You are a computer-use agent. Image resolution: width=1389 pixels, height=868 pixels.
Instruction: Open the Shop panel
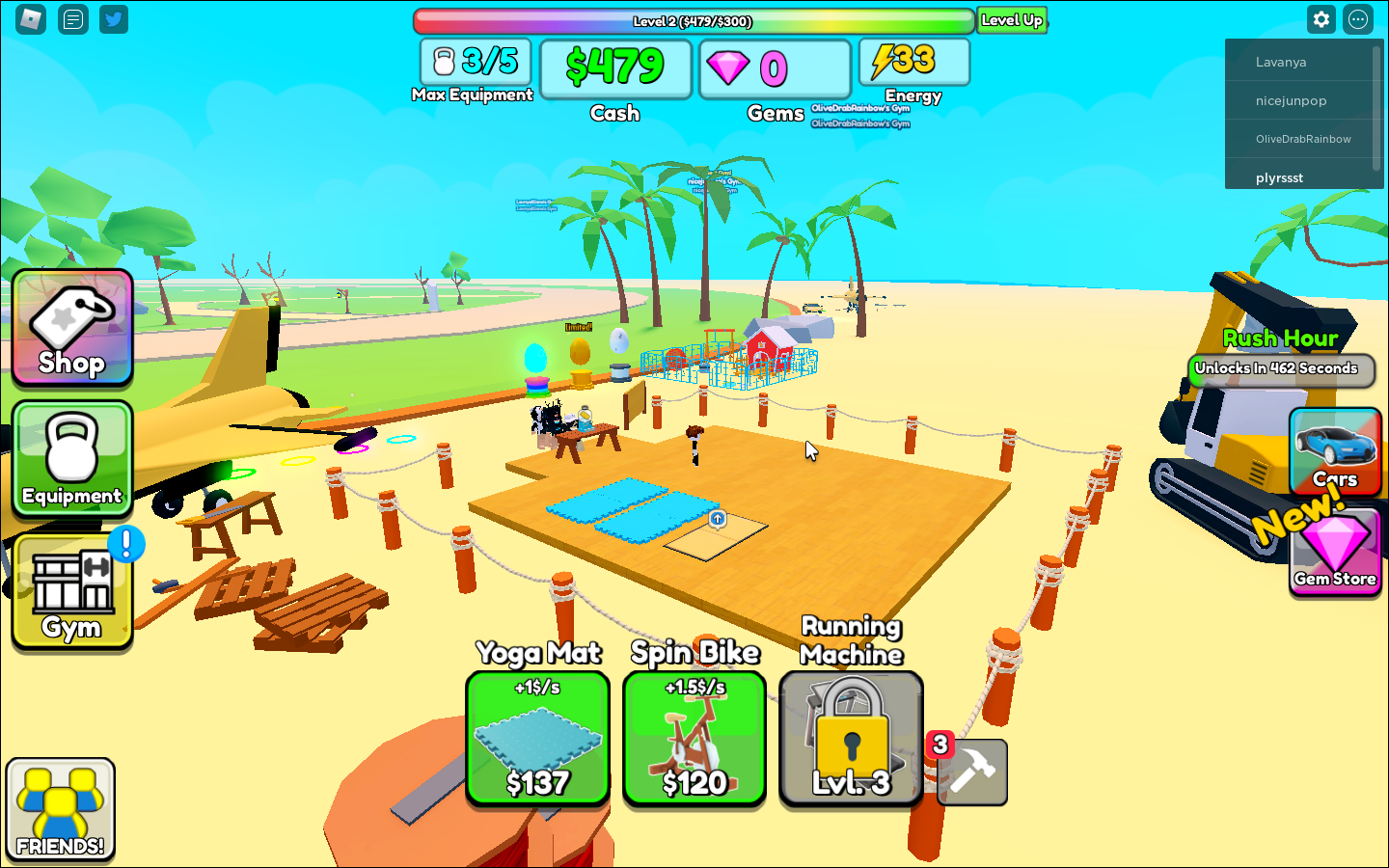tap(71, 328)
